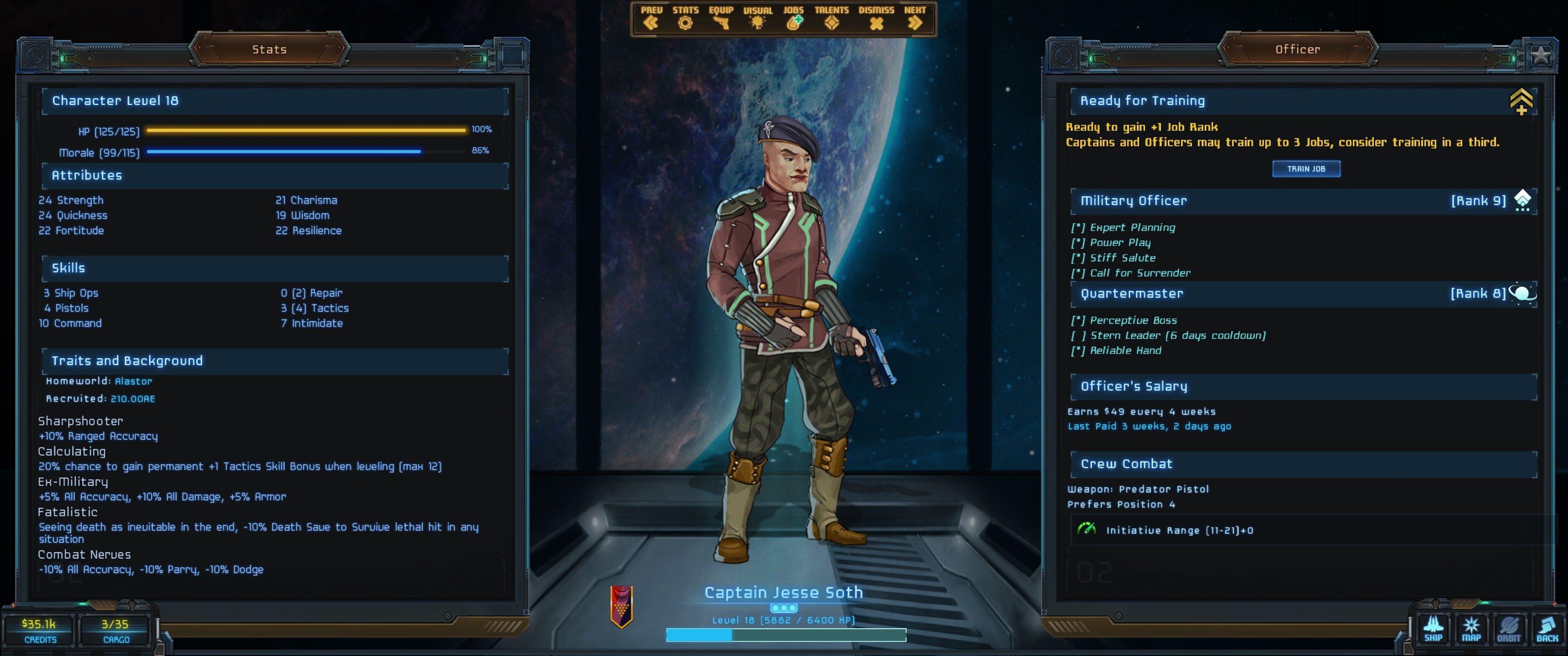Open the Stats view

tap(685, 19)
